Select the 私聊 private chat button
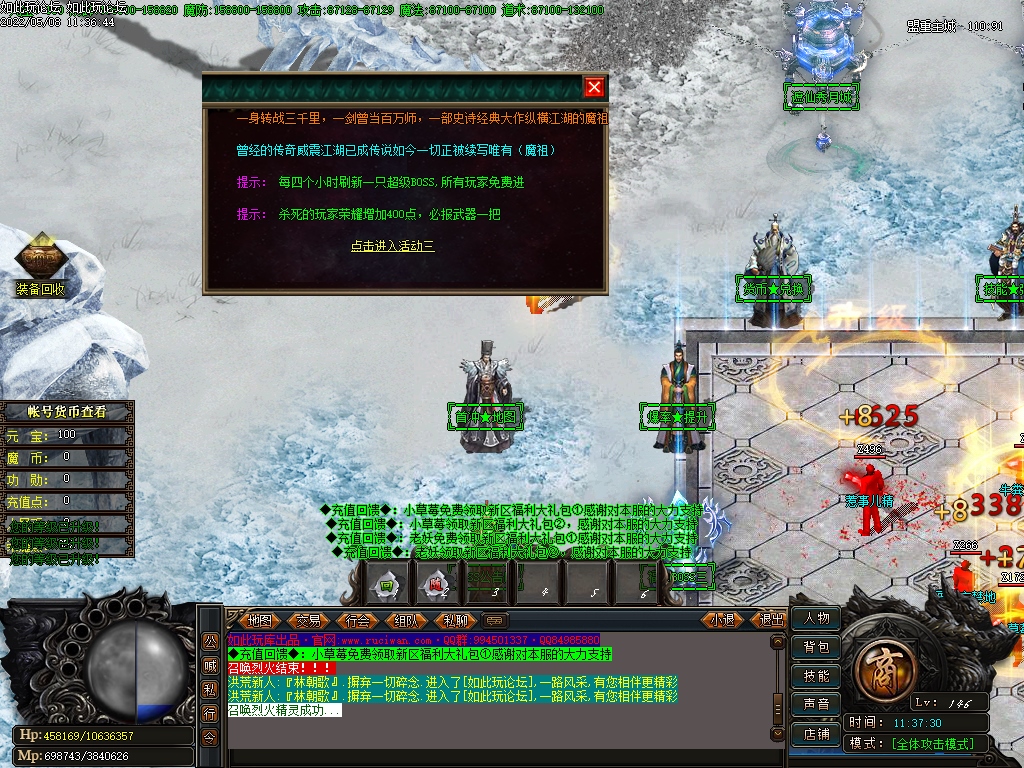Screen dimensions: 1024x768 (456, 620)
